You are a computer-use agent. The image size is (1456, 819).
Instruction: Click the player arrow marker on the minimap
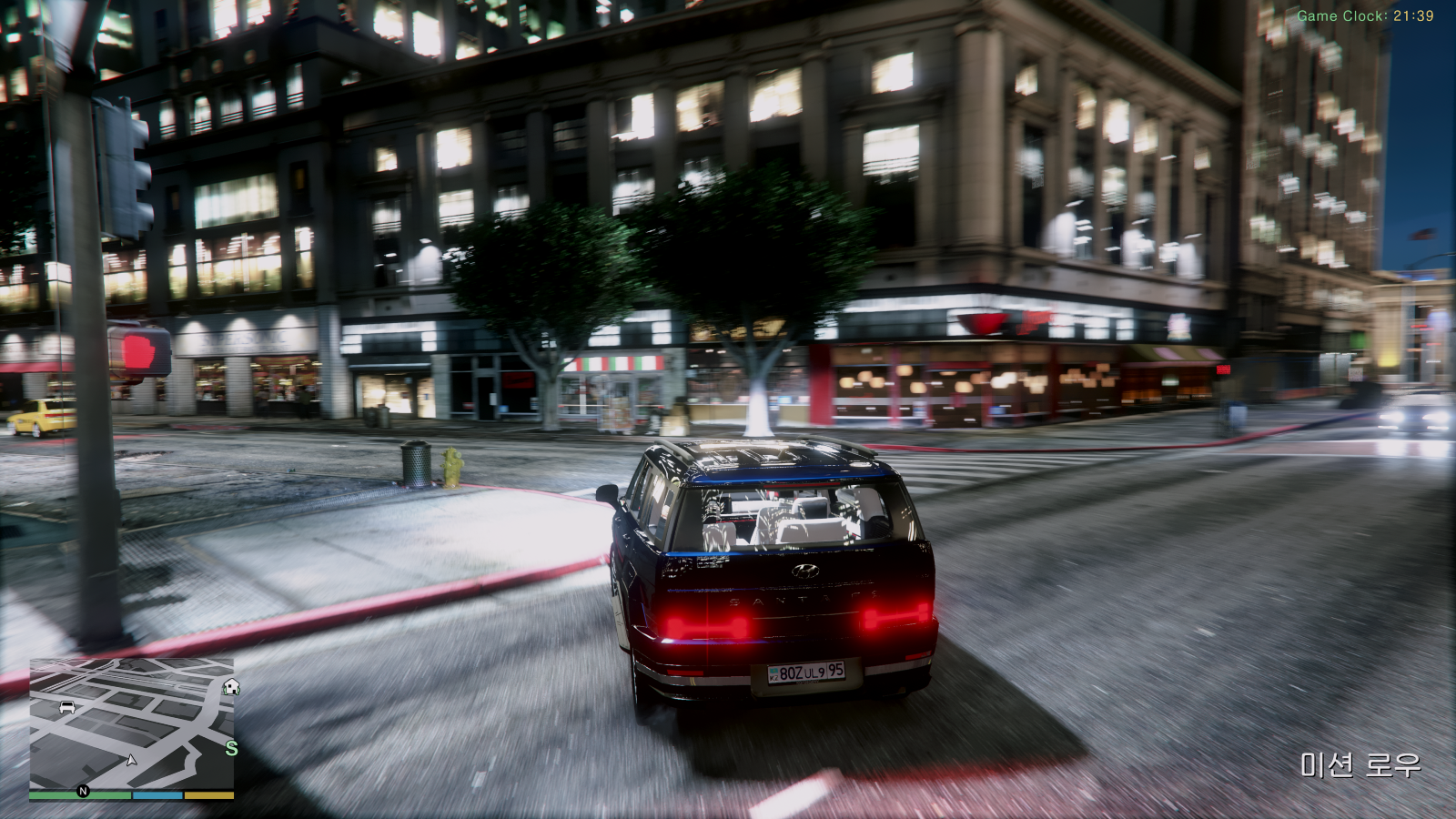click(x=131, y=761)
